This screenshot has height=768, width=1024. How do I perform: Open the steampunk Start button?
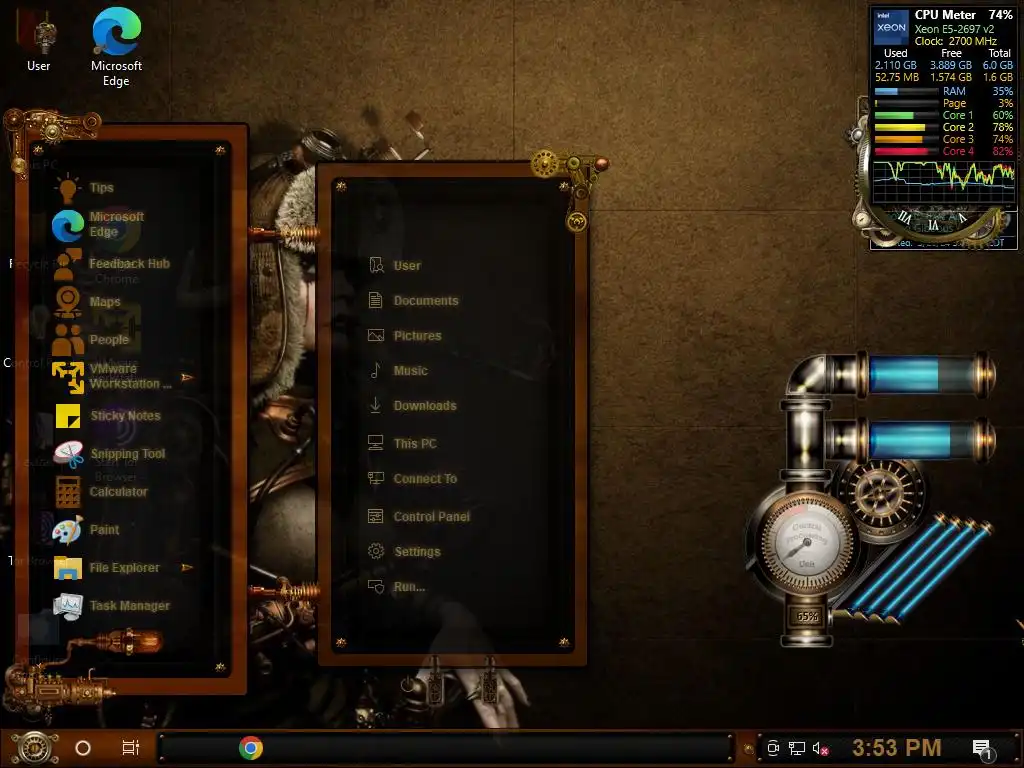point(32,747)
